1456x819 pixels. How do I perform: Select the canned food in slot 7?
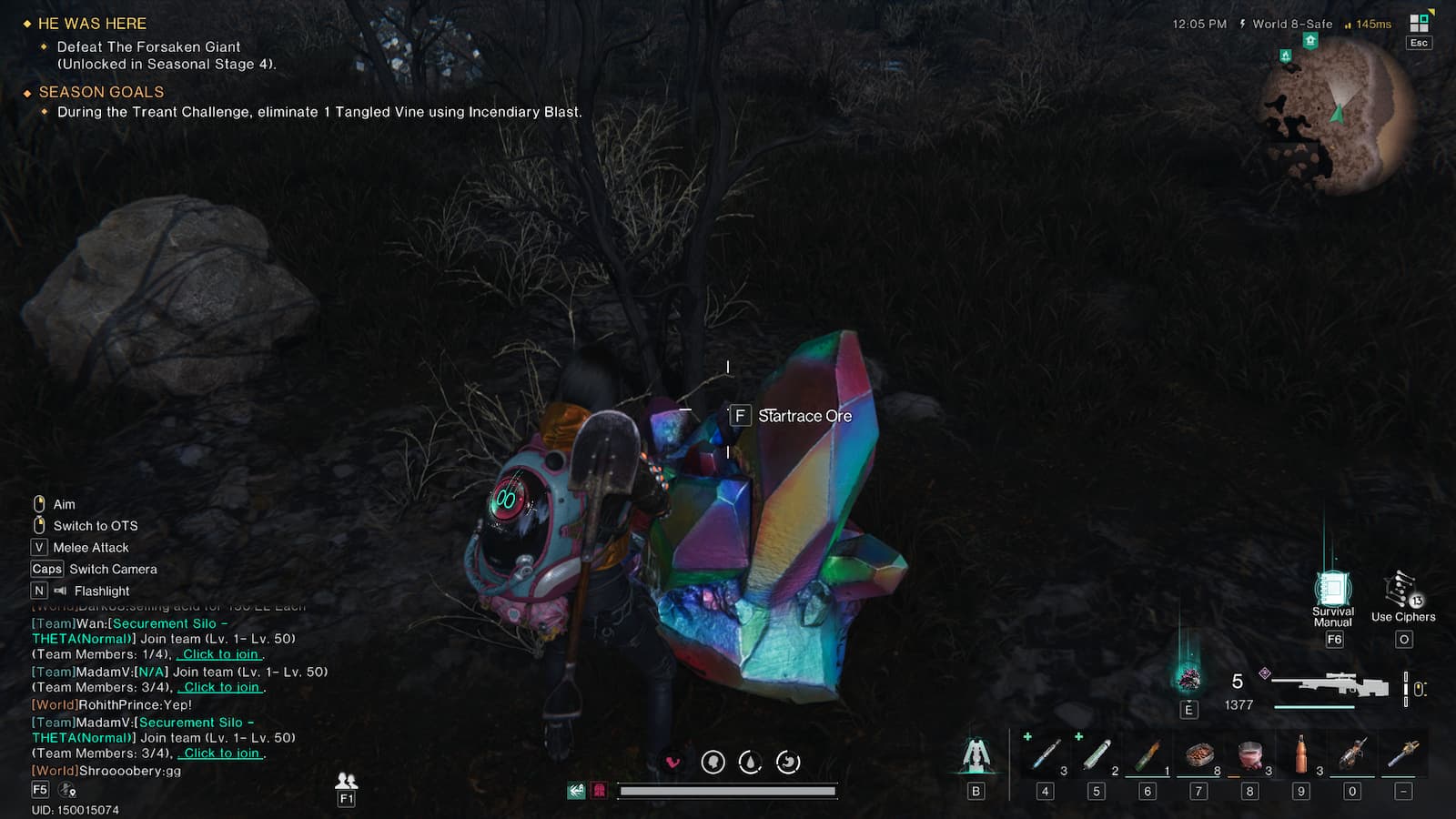(x=1197, y=753)
